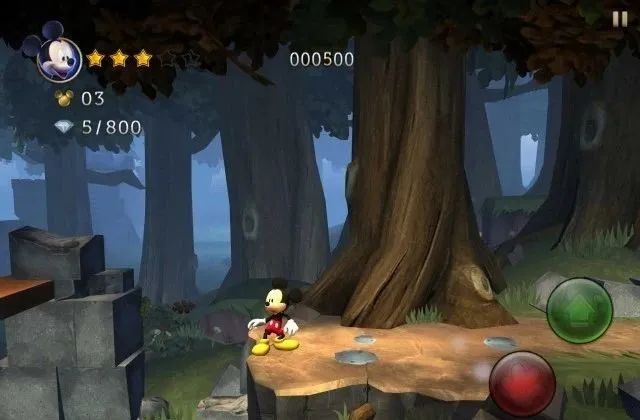This screenshot has height=420, width=640.
Task: Tap the red action button
Action: [x=522, y=383]
